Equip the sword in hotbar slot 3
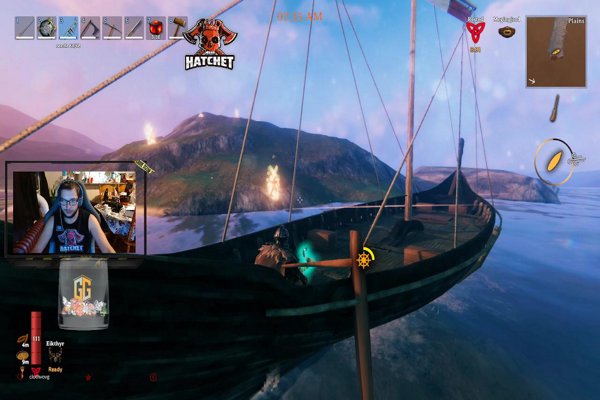This screenshot has width=600, height=400. click(x=69, y=27)
